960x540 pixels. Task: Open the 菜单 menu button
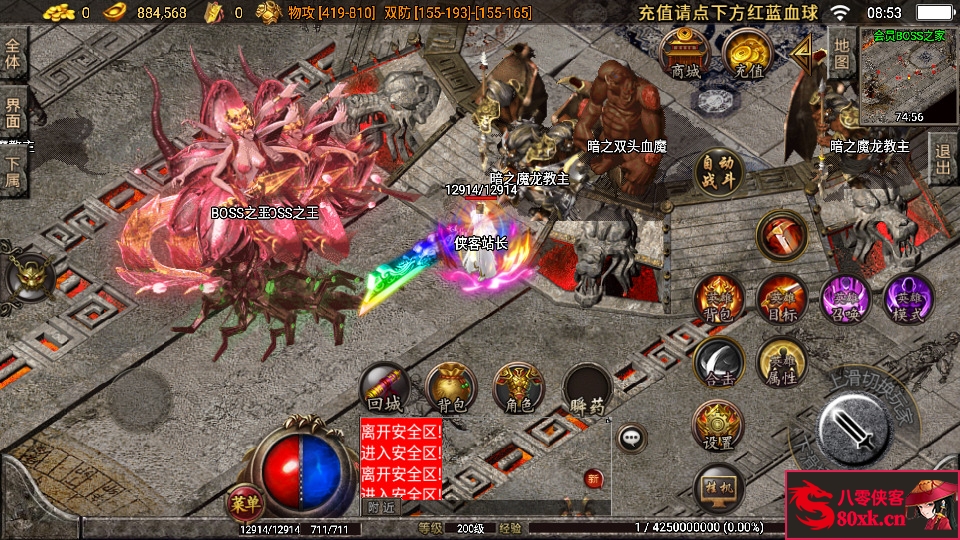coord(241,501)
